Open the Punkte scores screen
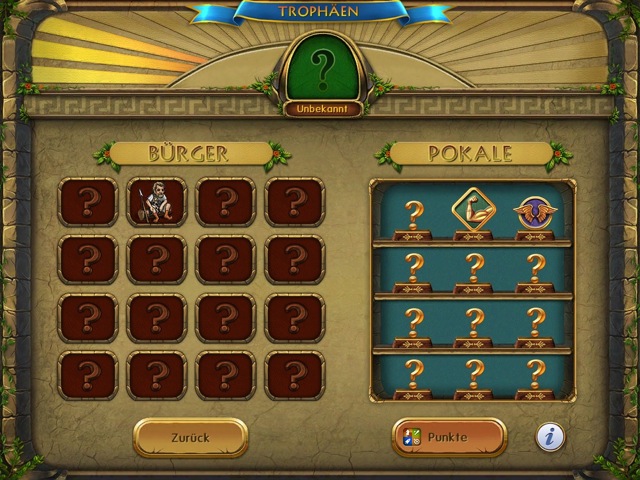 [x=449, y=437]
